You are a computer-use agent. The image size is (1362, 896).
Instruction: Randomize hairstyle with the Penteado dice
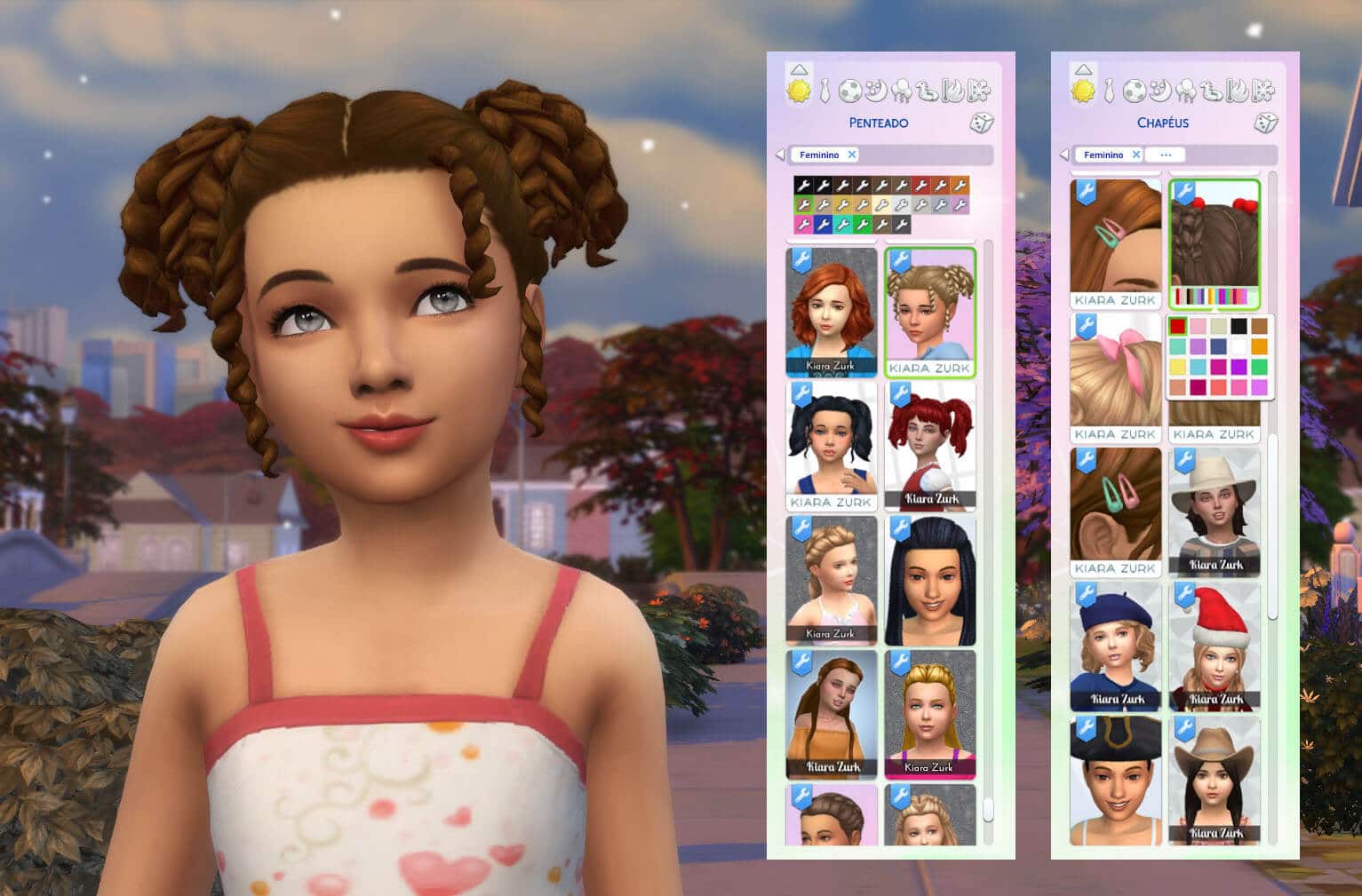pos(981,123)
